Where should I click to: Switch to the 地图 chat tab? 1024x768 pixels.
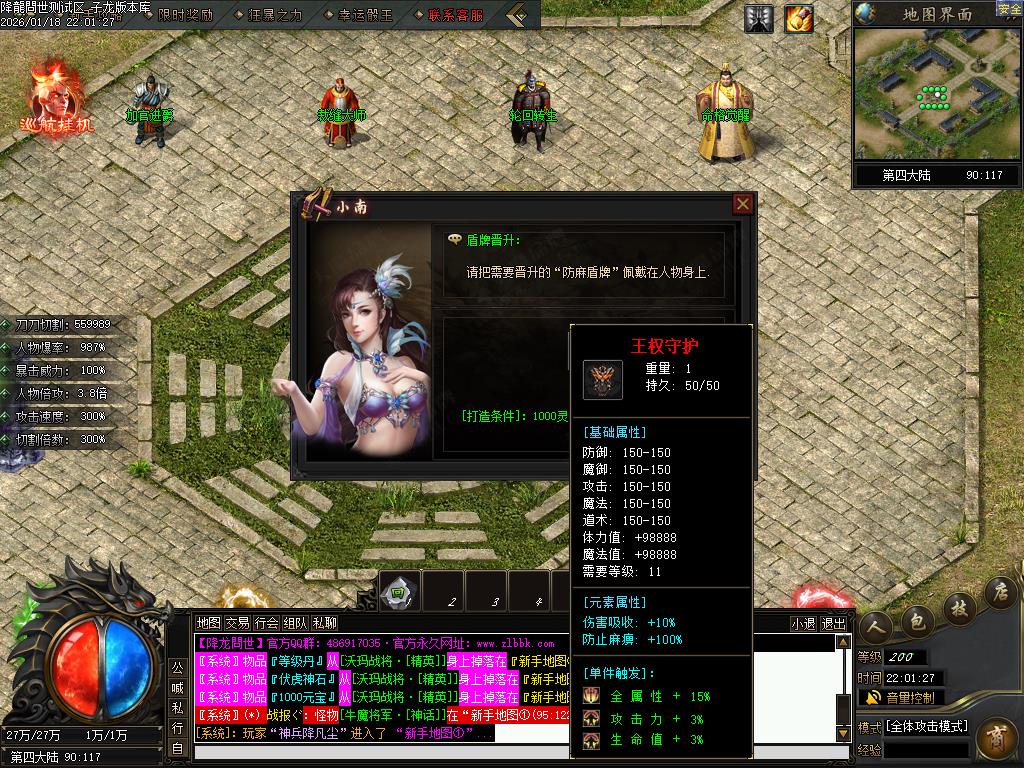(208, 623)
